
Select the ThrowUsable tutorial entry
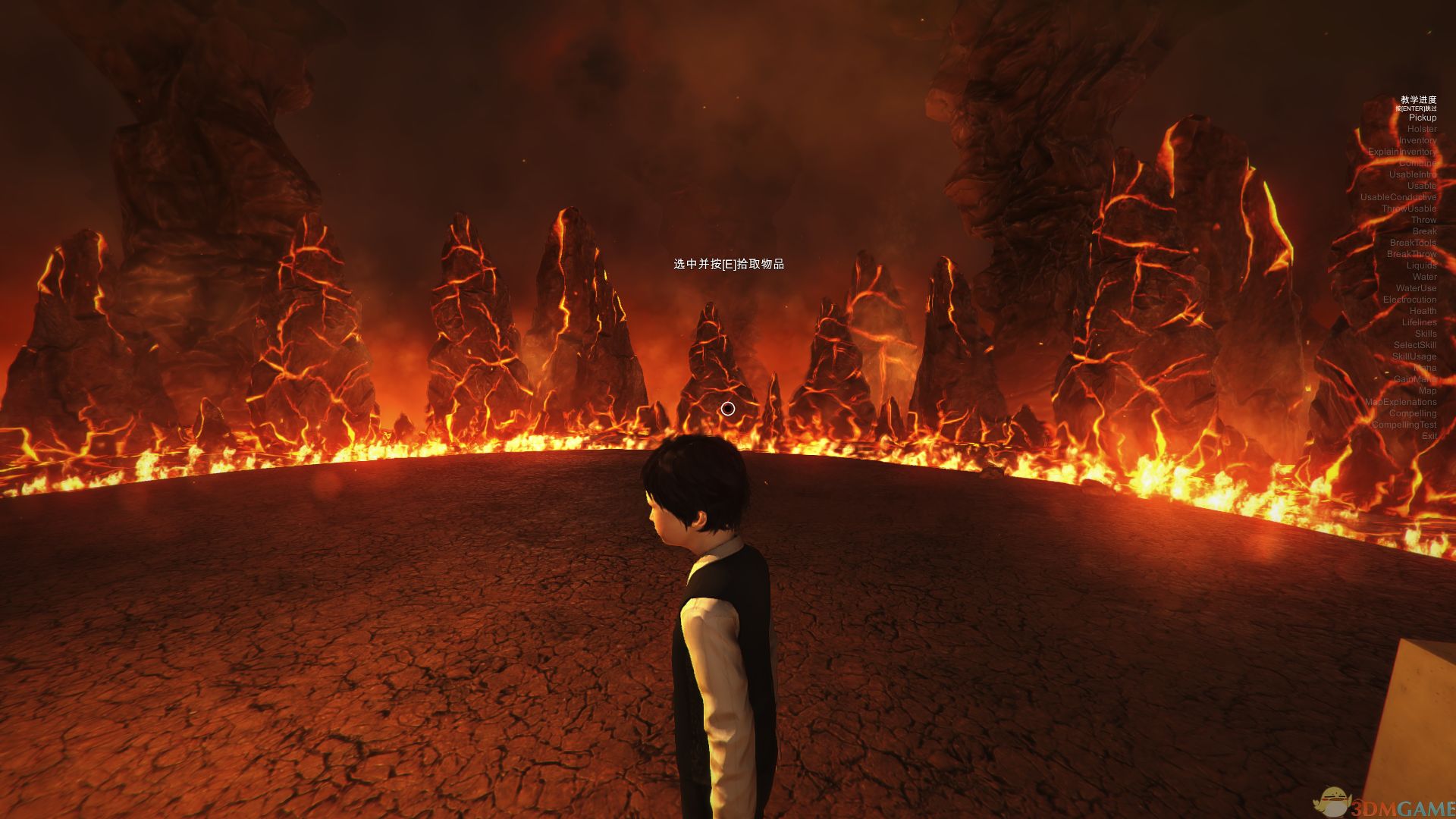tap(1408, 209)
